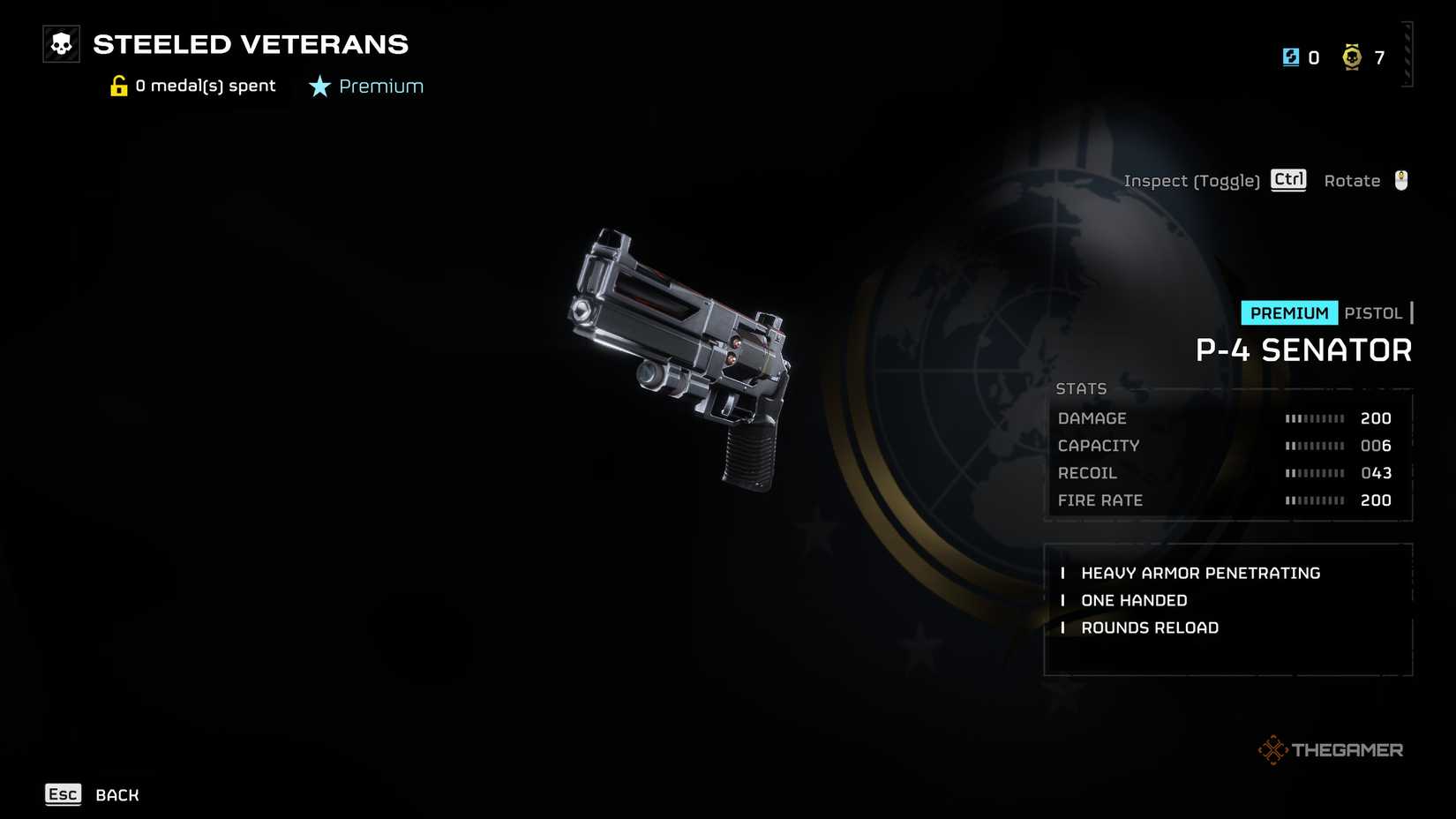This screenshot has width=1456, height=819.
Task: Enable weapon Rotate control
Action: point(1352,180)
